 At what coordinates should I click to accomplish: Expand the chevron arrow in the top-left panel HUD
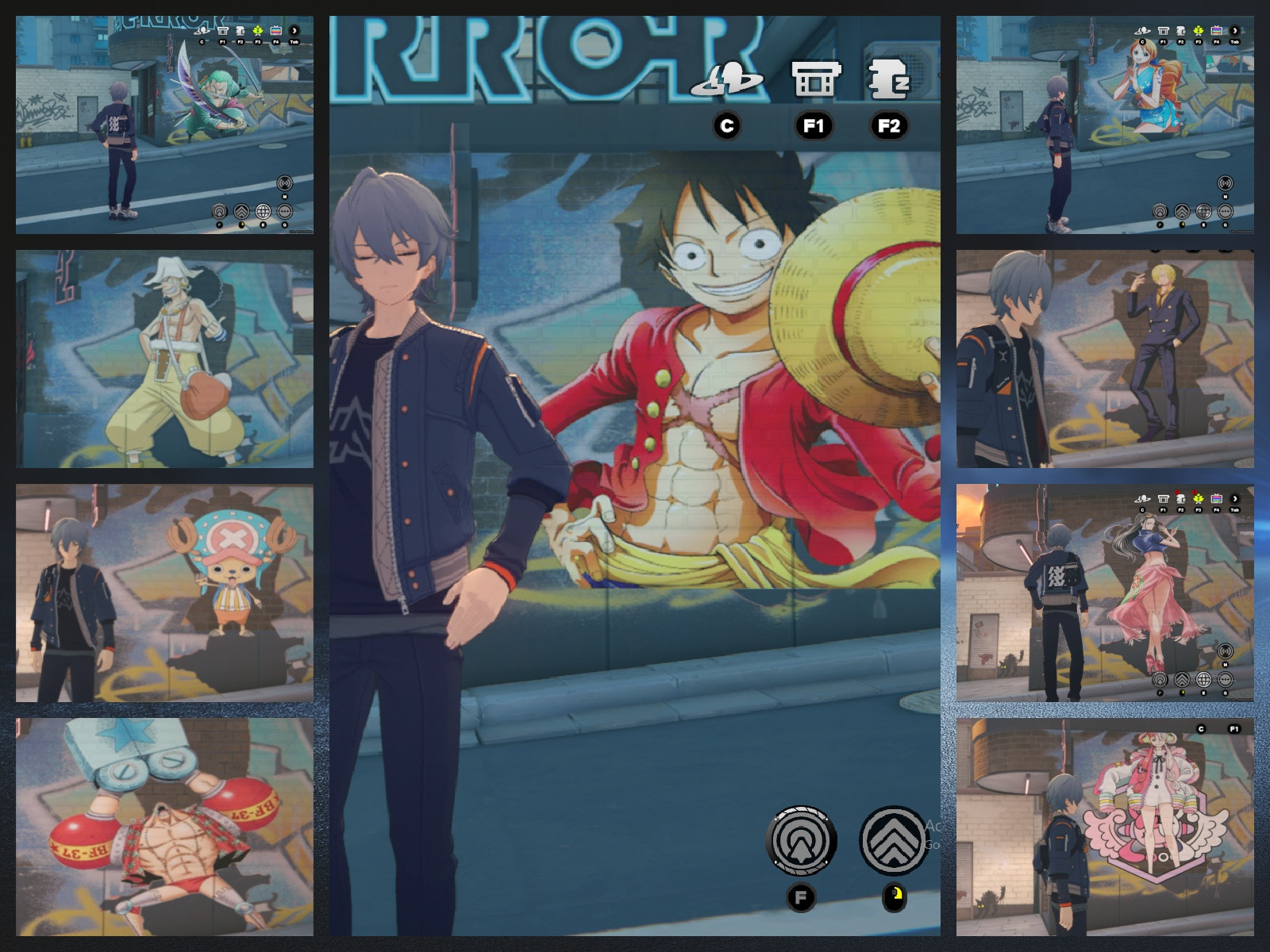click(294, 31)
